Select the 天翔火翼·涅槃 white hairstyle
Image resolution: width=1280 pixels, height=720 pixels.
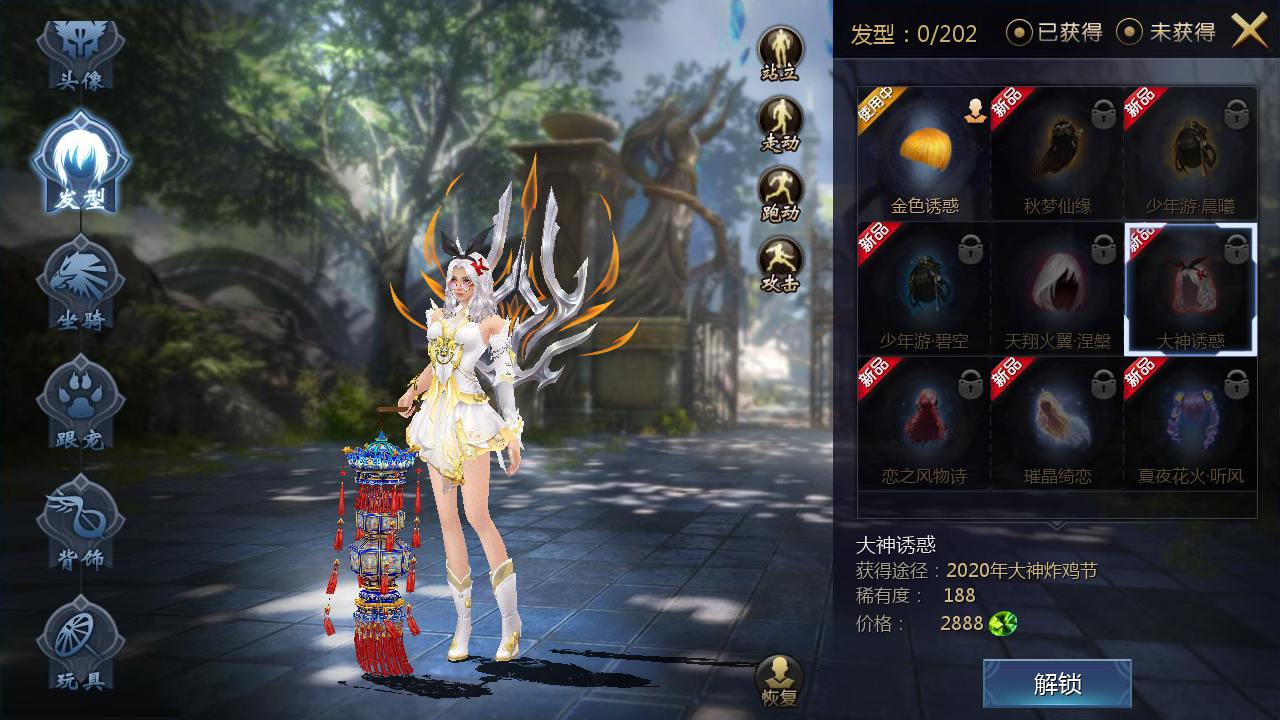pos(1057,289)
